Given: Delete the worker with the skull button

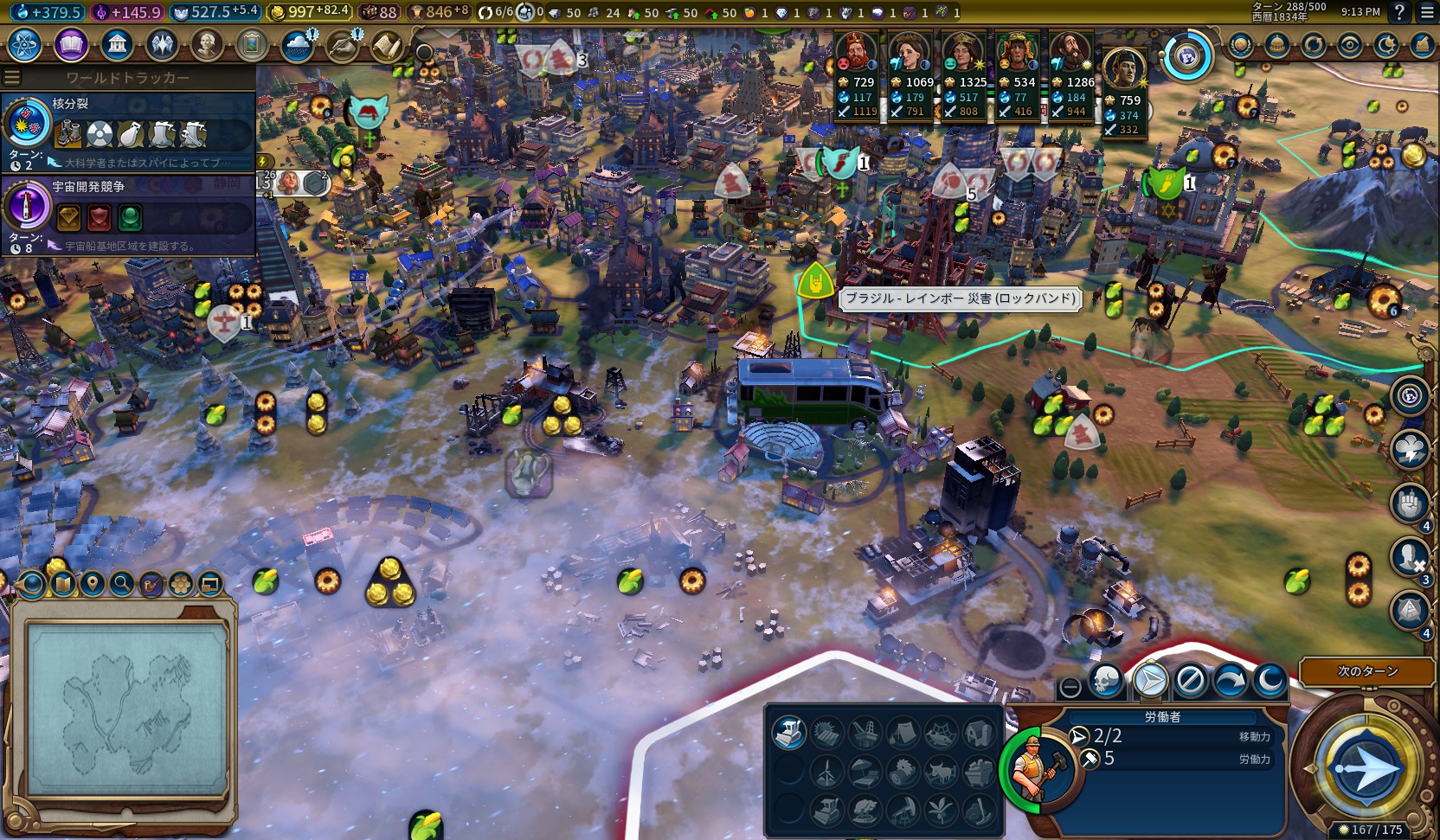Looking at the screenshot, I should [x=1105, y=682].
